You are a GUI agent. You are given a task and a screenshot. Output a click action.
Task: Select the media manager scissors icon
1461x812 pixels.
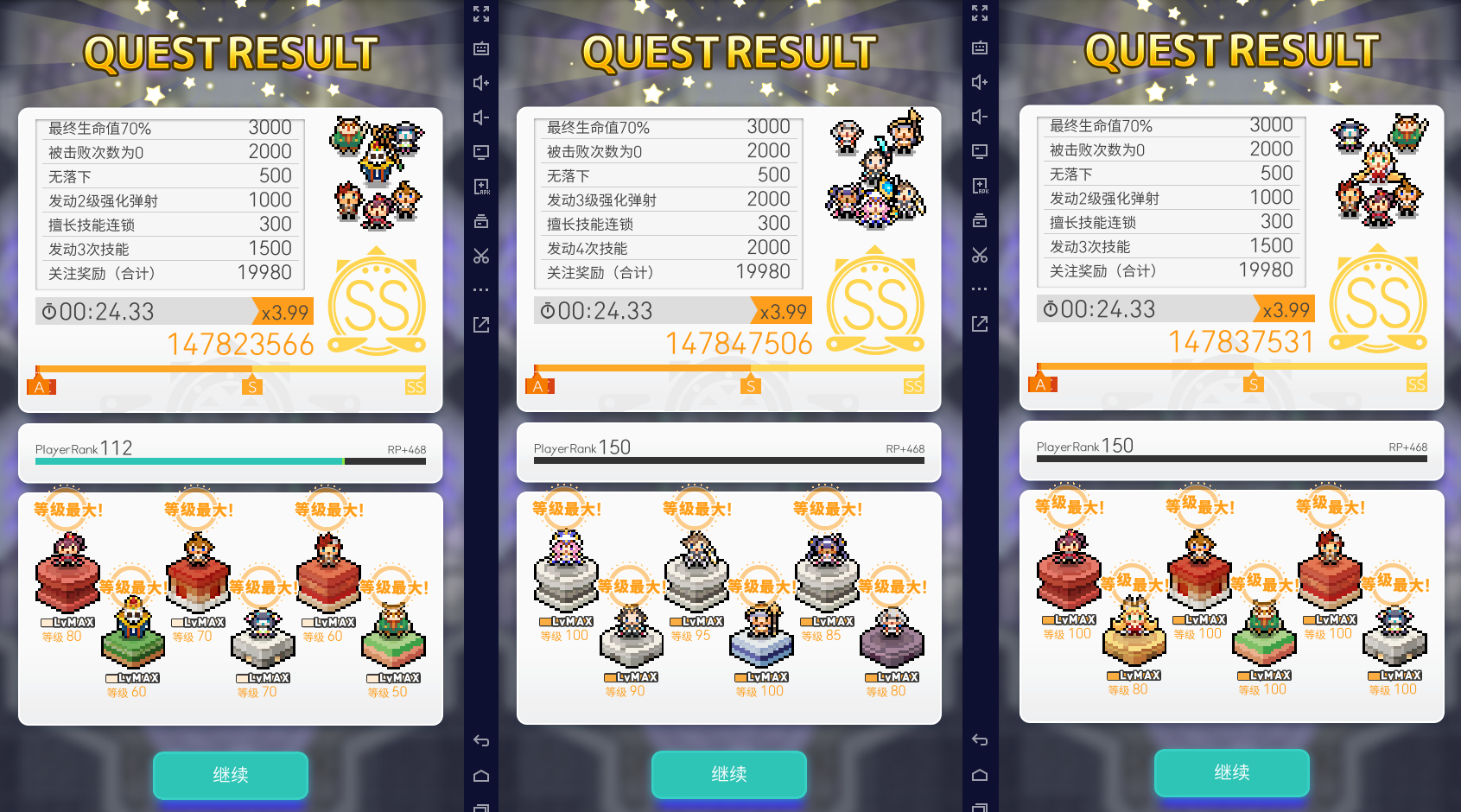point(482,256)
